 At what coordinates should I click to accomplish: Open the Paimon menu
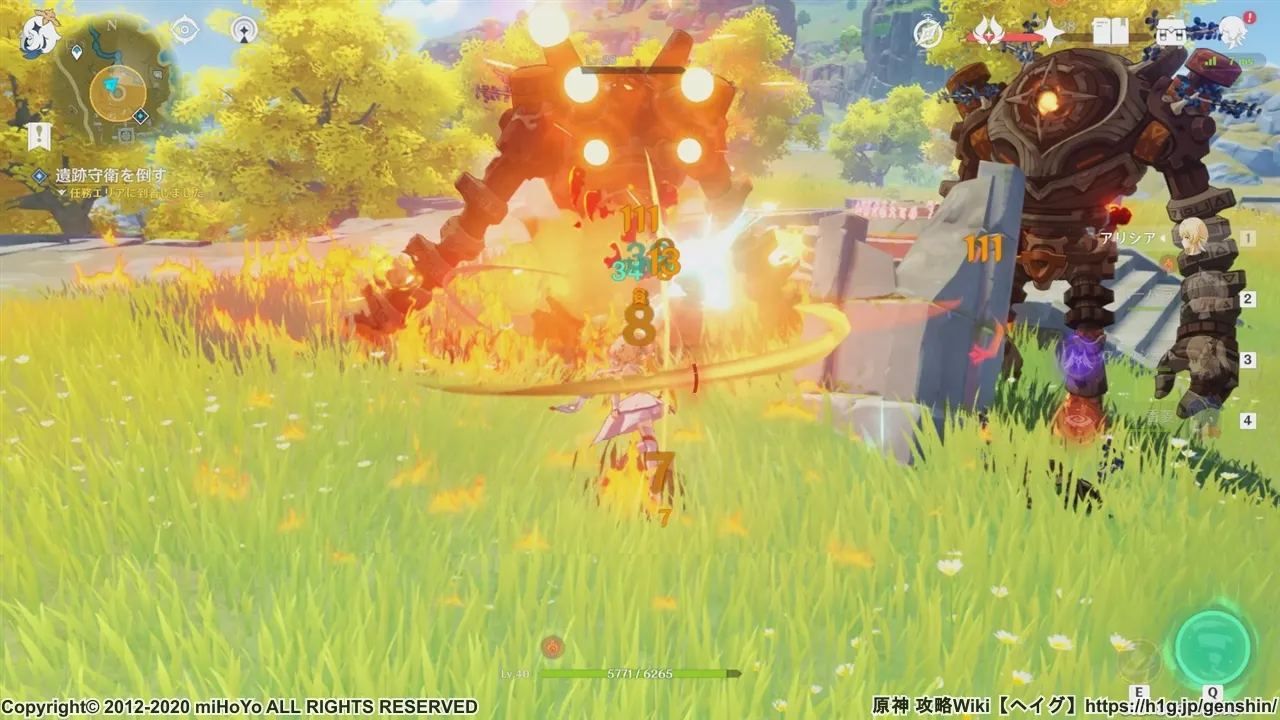(40, 34)
